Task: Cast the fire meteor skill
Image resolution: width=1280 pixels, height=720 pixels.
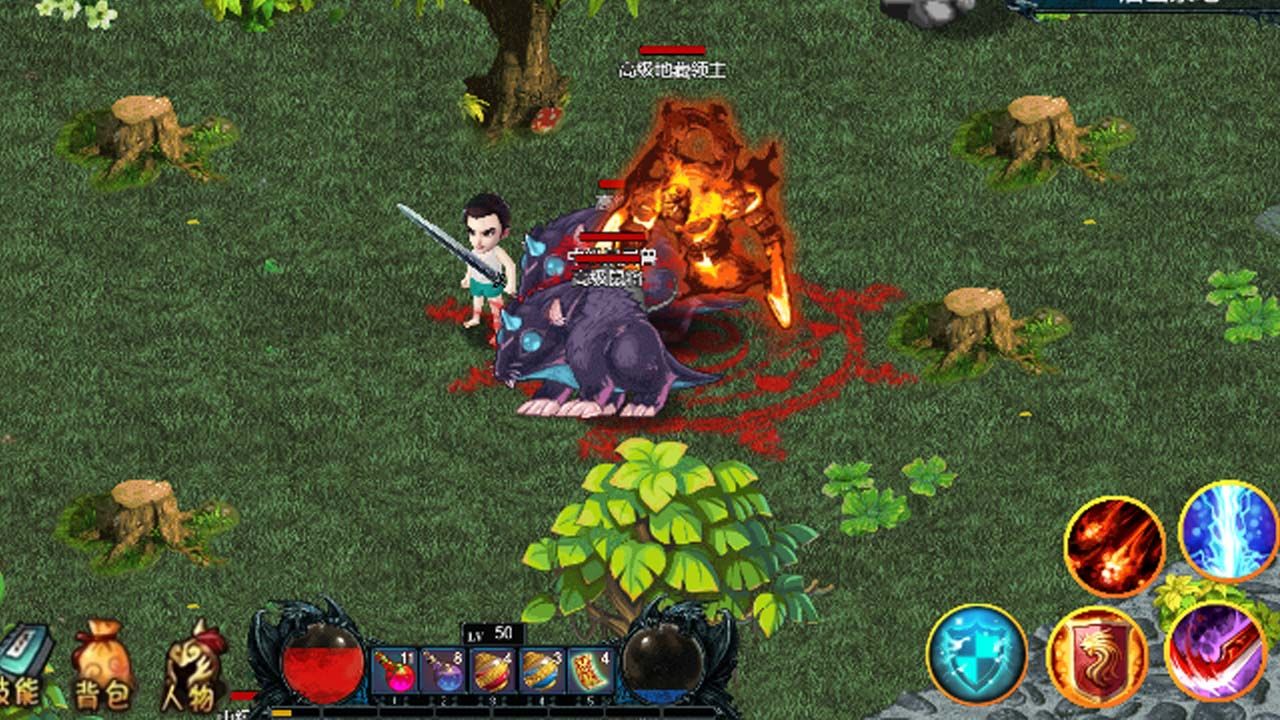Action: coord(1114,546)
